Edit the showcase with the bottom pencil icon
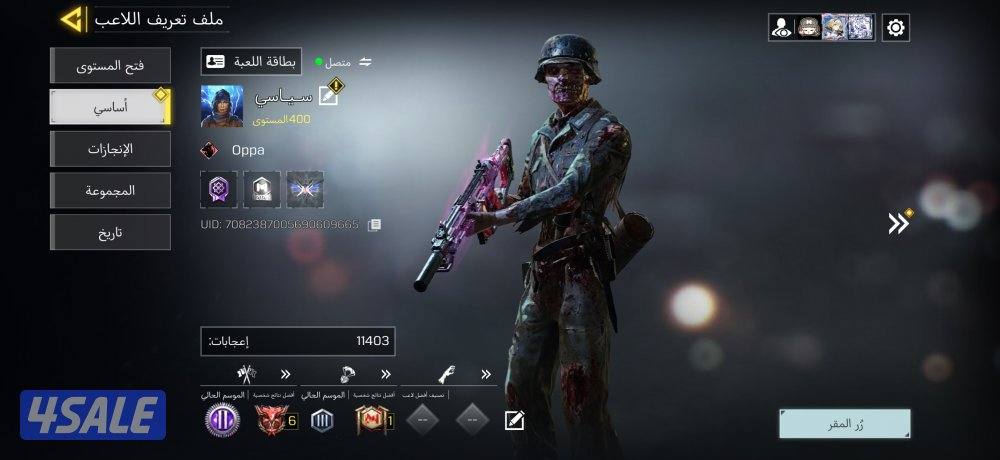 pyautogui.click(x=514, y=420)
